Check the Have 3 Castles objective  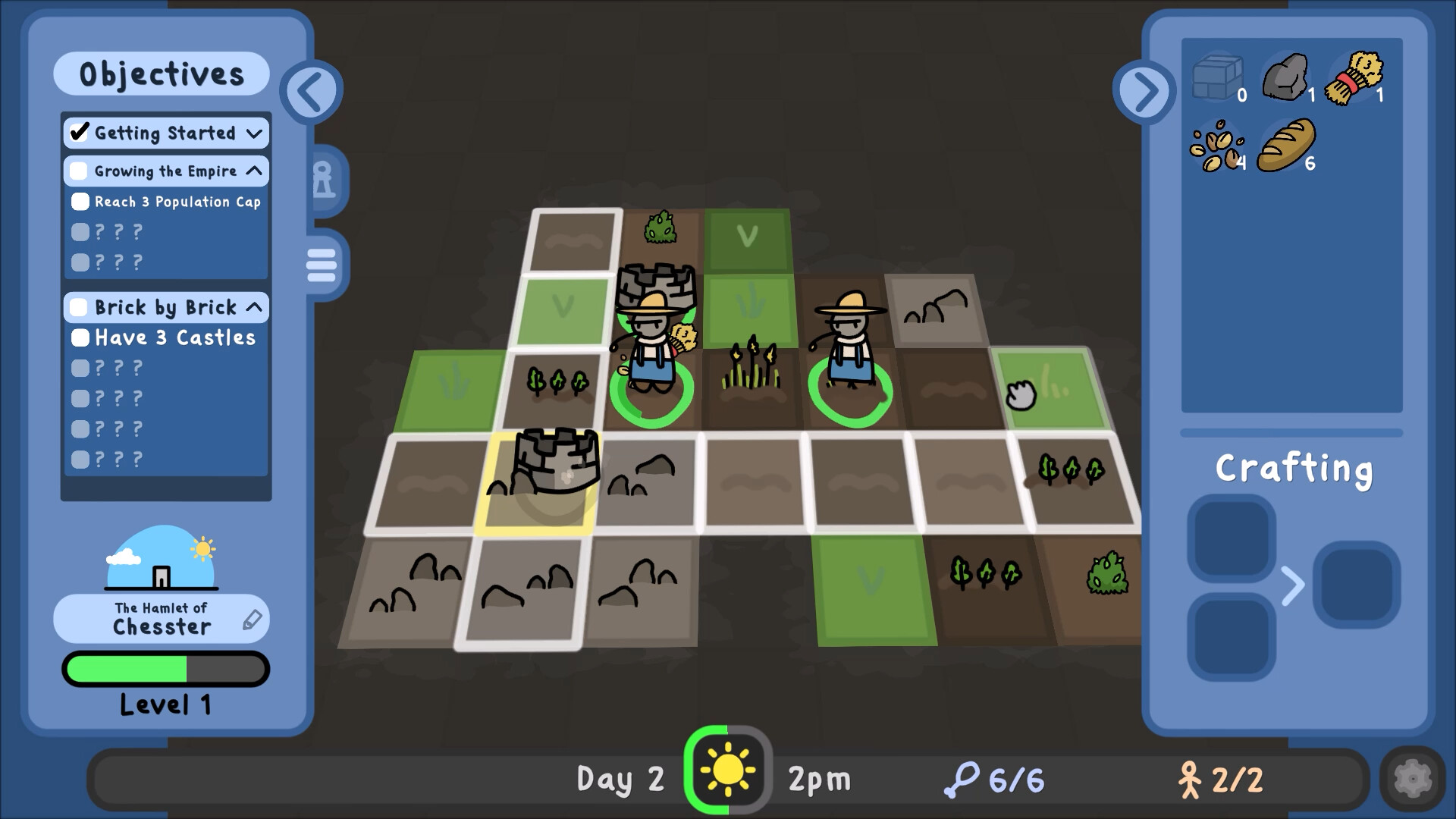pyautogui.click(x=80, y=337)
